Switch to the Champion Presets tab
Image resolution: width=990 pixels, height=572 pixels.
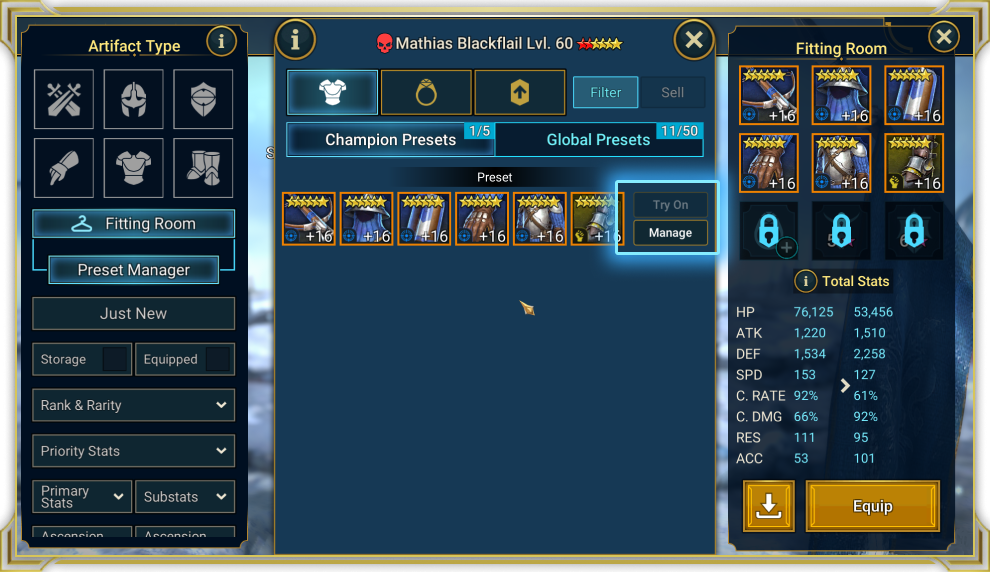click(x=390, y=140)
